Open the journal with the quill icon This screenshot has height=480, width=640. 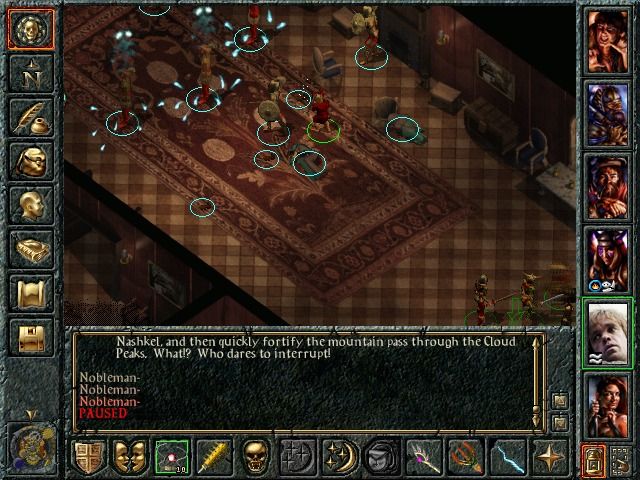[x=30, y=117]
